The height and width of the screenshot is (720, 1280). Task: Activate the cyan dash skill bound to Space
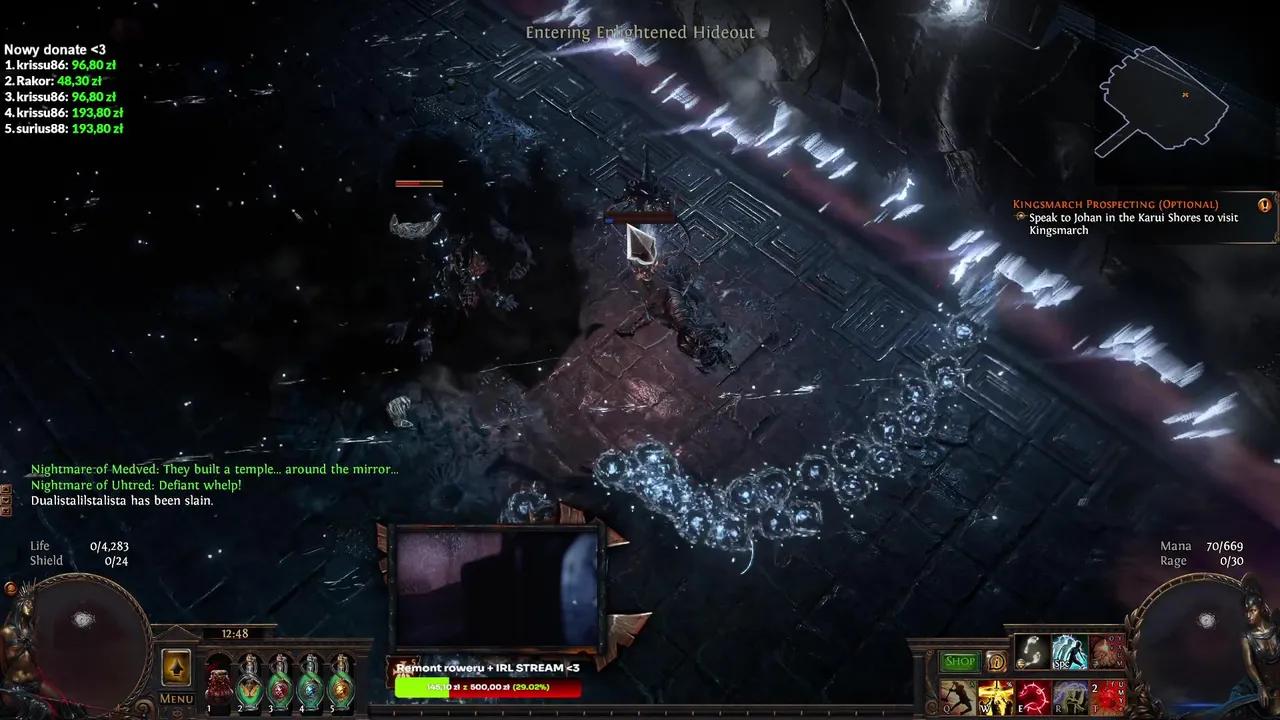click(x=1069, y=651)
